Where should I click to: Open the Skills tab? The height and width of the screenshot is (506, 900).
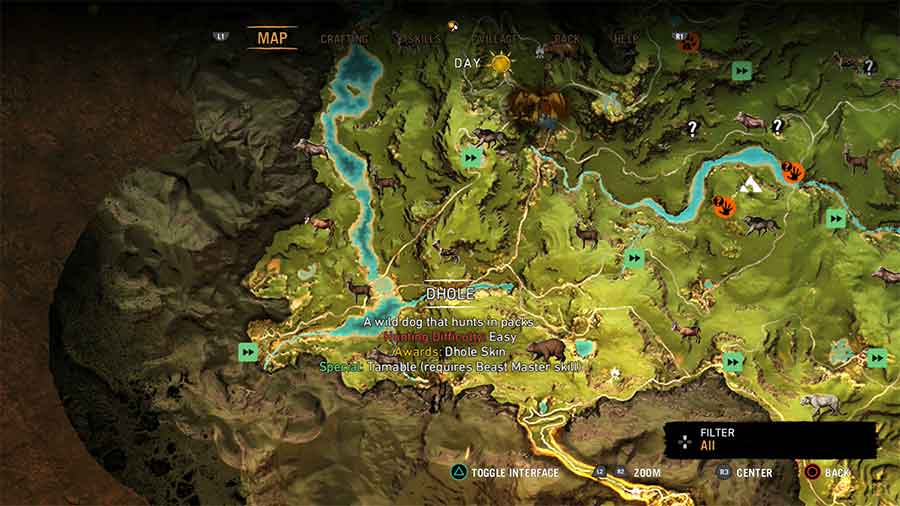418,39
